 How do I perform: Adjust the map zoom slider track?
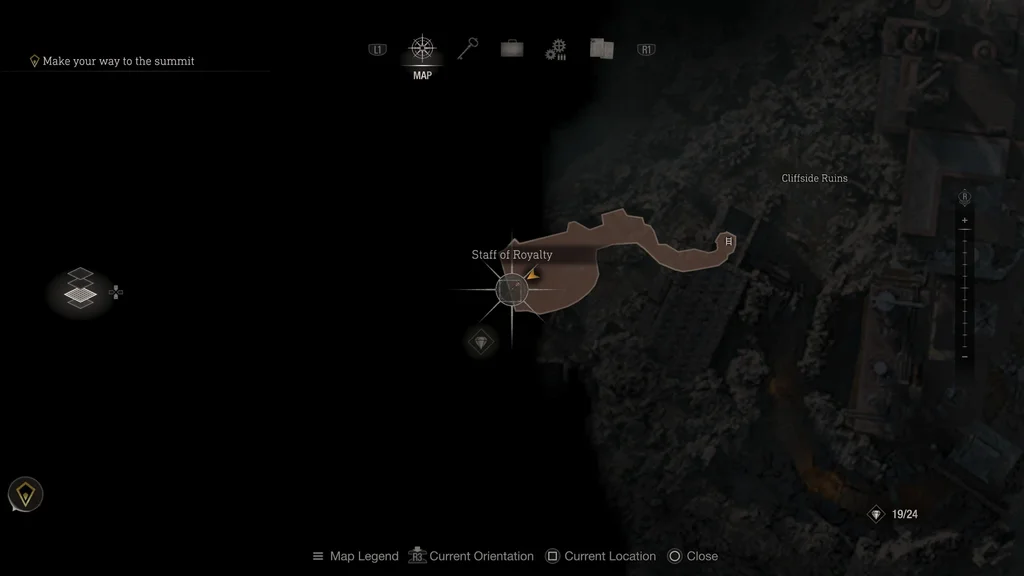coord(965,288)
